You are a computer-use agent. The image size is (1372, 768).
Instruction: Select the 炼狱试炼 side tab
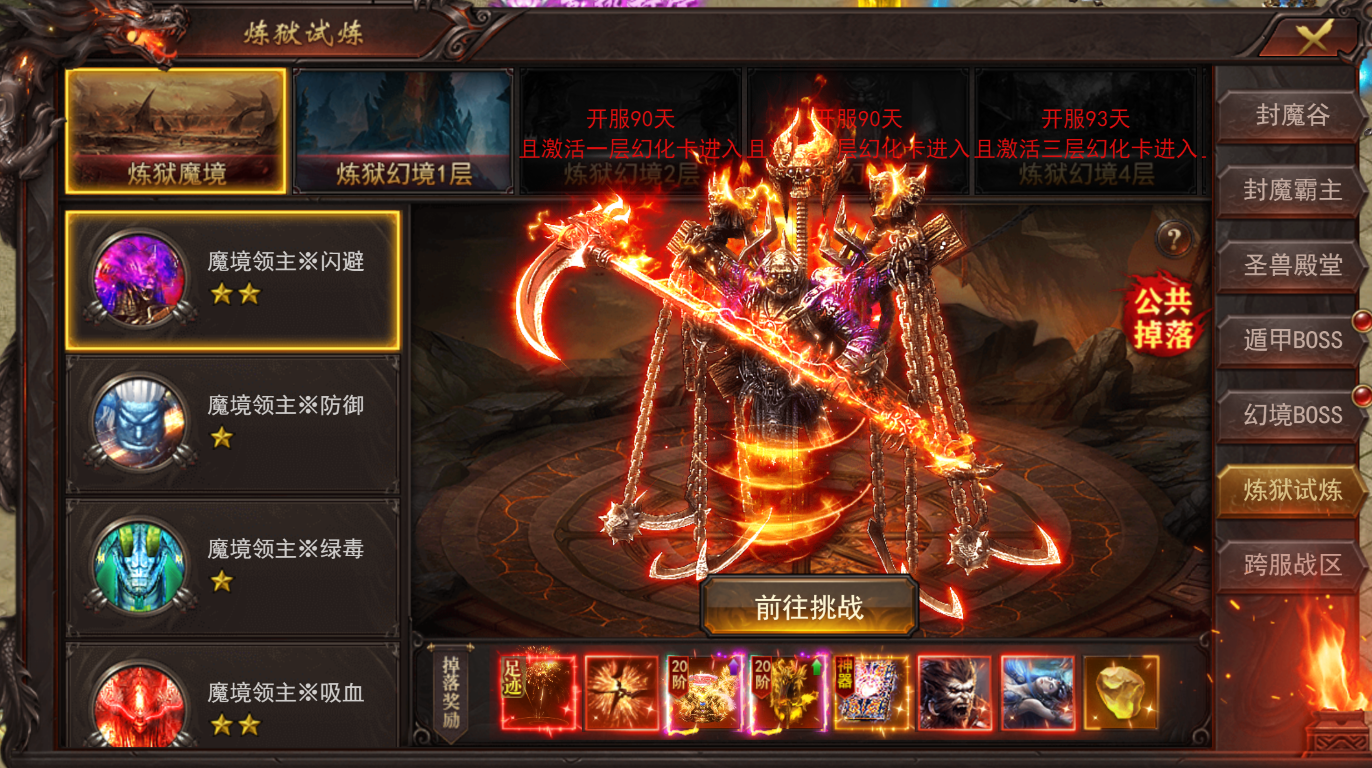[x=1291, y=490]
